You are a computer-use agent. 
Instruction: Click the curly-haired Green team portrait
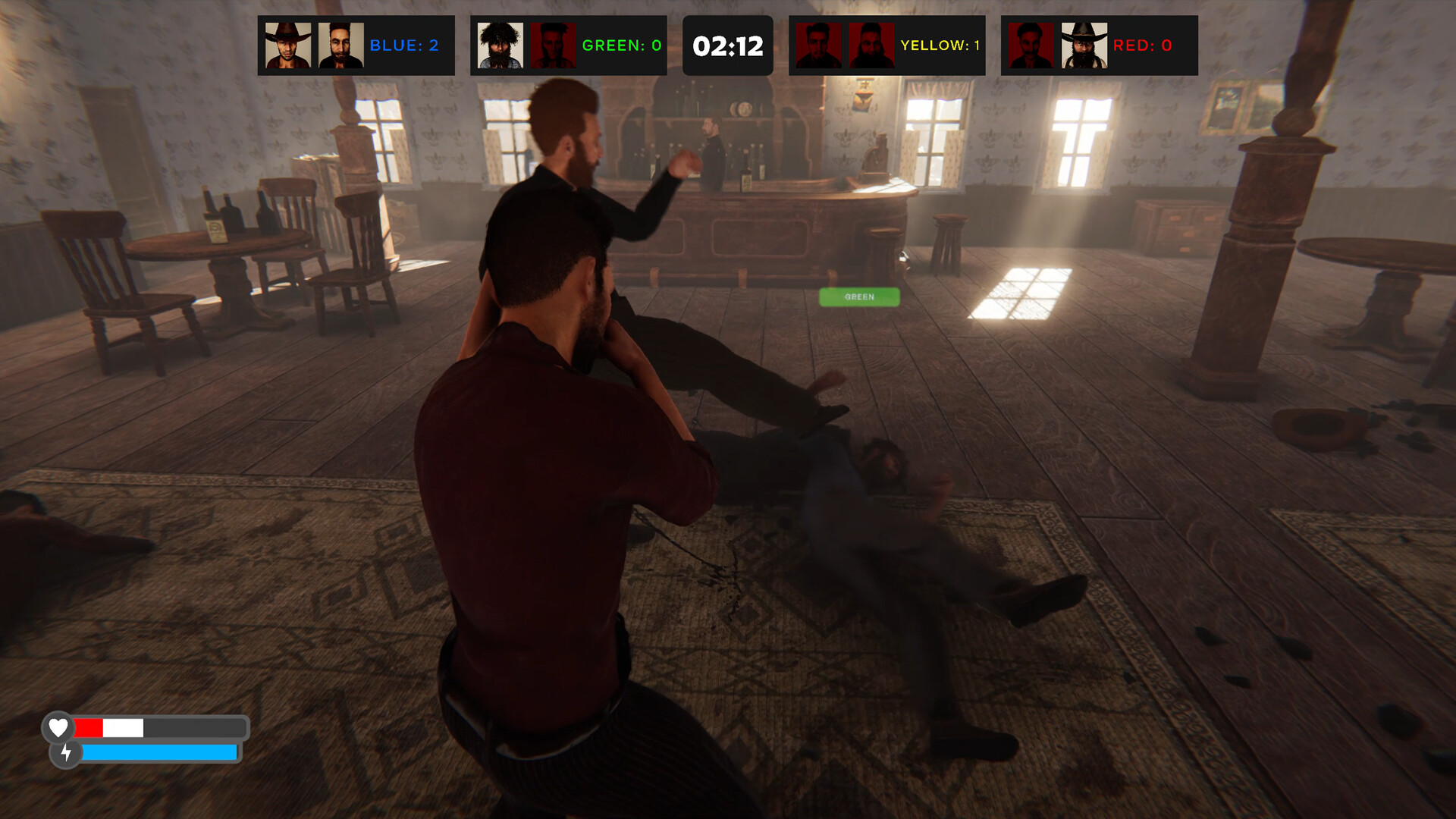click(499, 45)
